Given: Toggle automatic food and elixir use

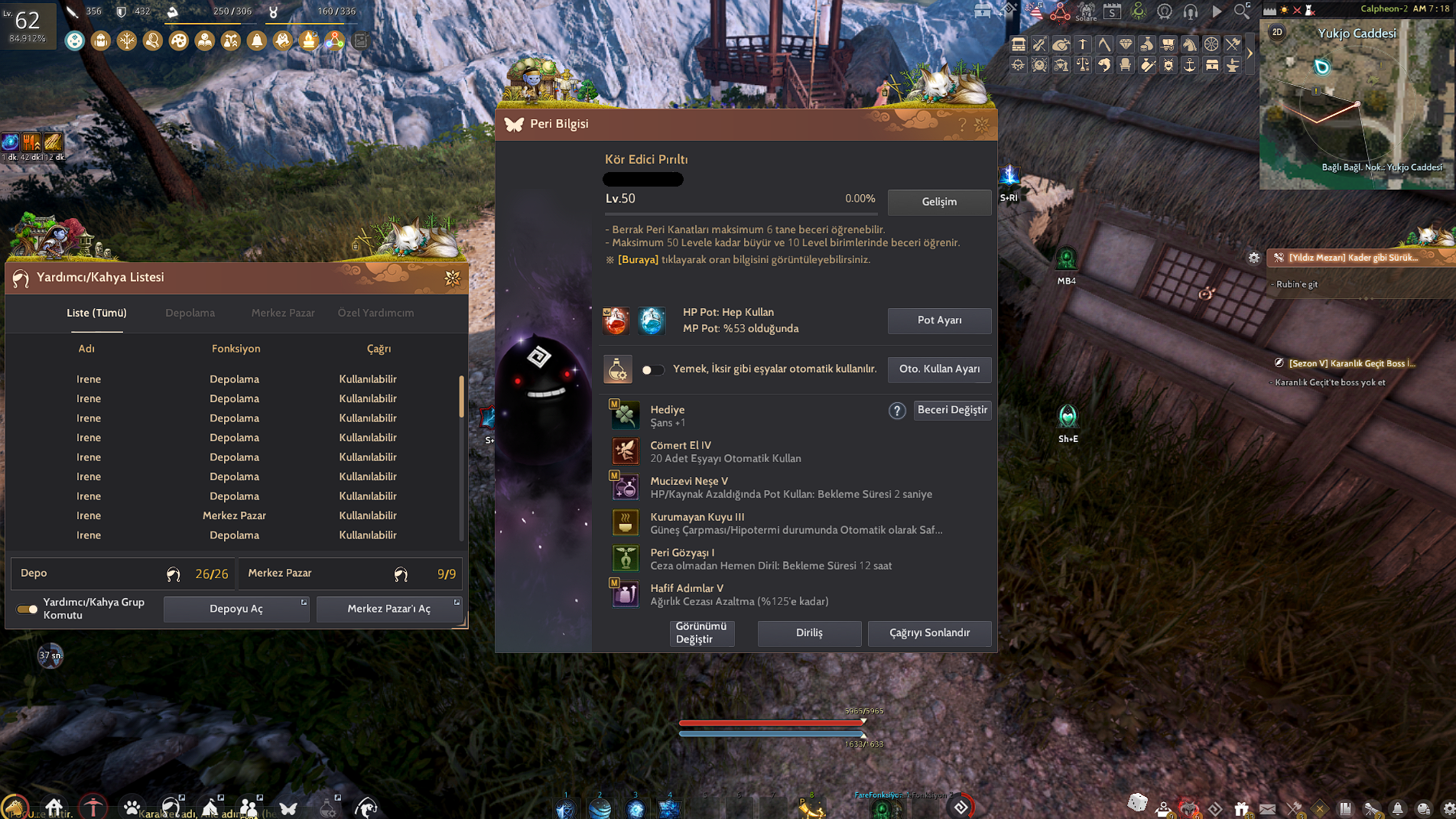Looking at the screenshot, I should [652, 370].
